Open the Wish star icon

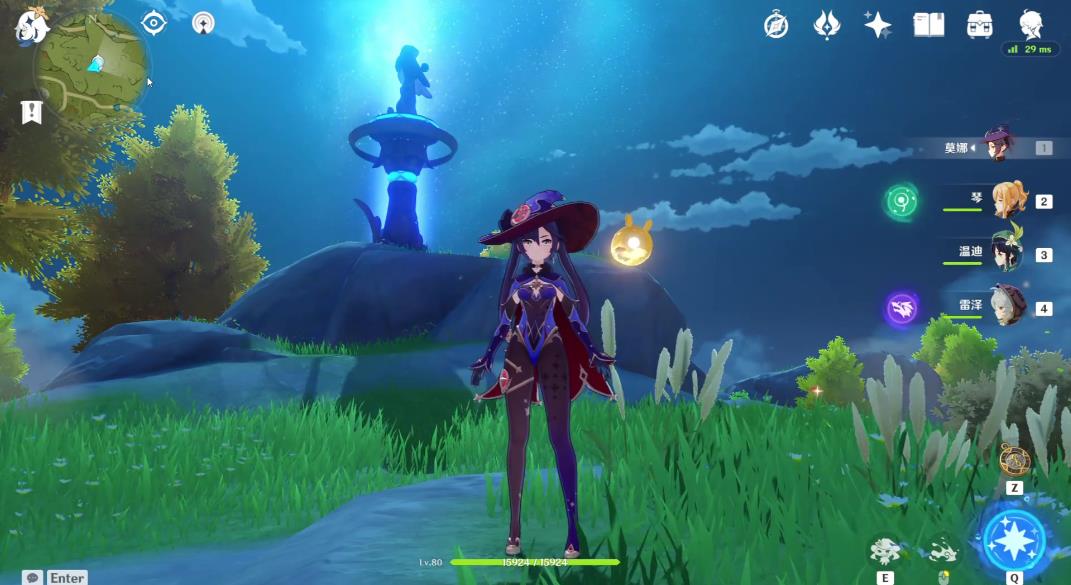click(x=827, y=24)
